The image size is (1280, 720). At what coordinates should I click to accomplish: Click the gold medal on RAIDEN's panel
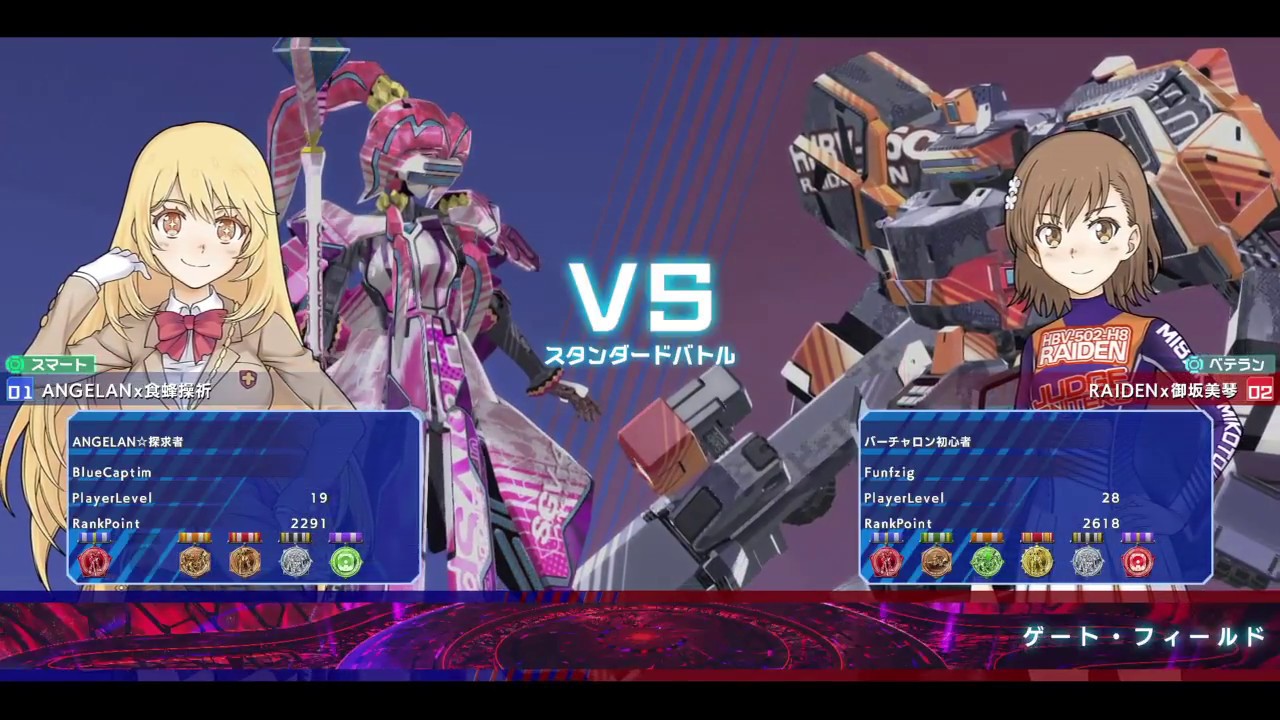1037,562
